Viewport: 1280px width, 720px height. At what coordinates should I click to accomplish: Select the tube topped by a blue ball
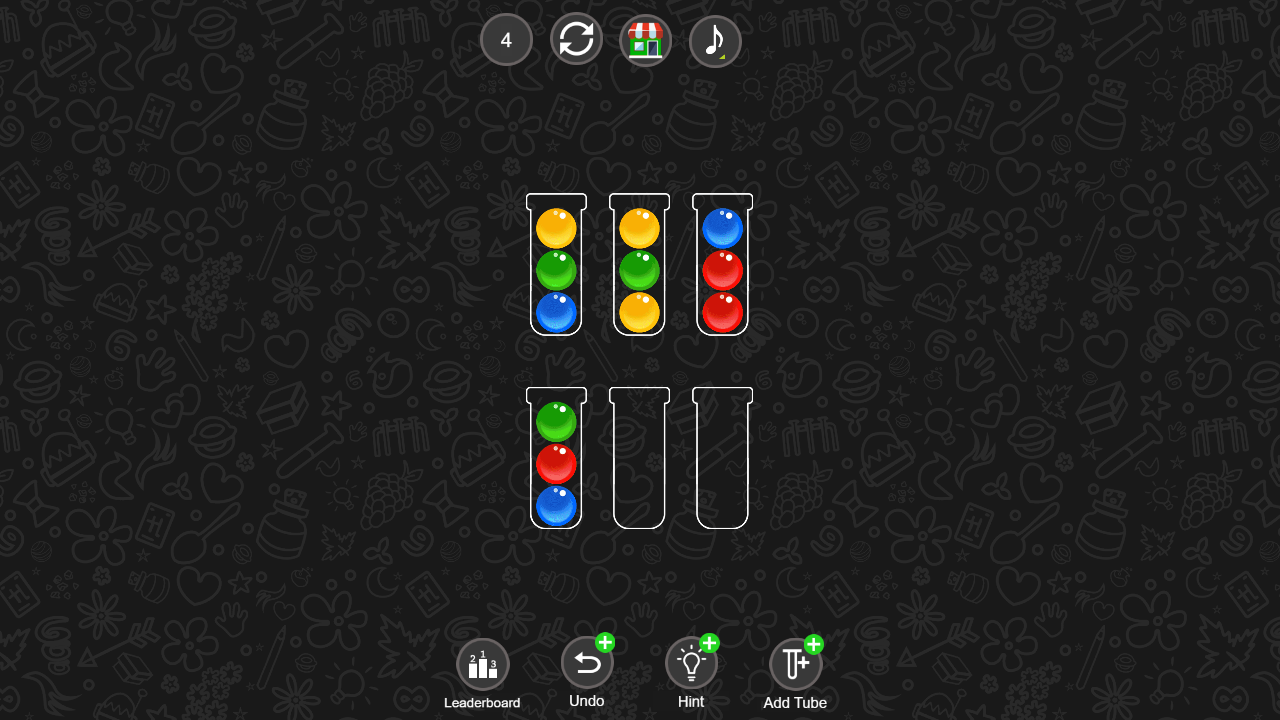click(722, 265)
